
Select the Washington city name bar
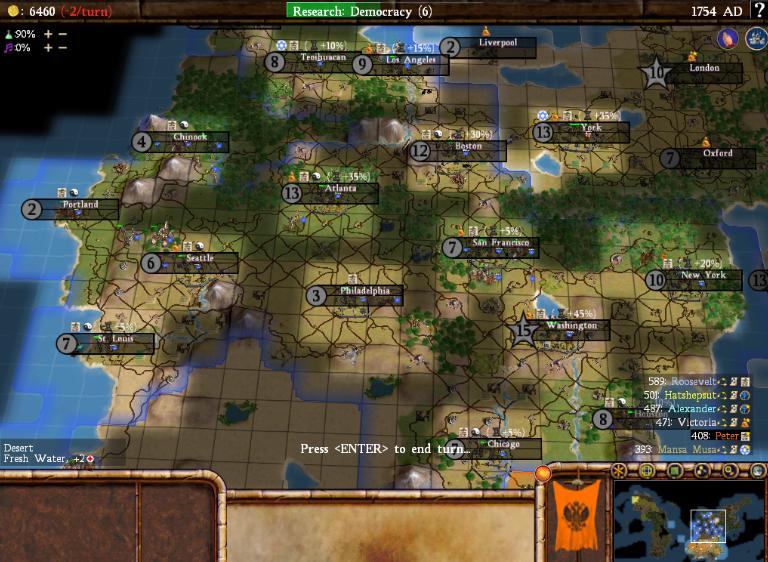572,326
